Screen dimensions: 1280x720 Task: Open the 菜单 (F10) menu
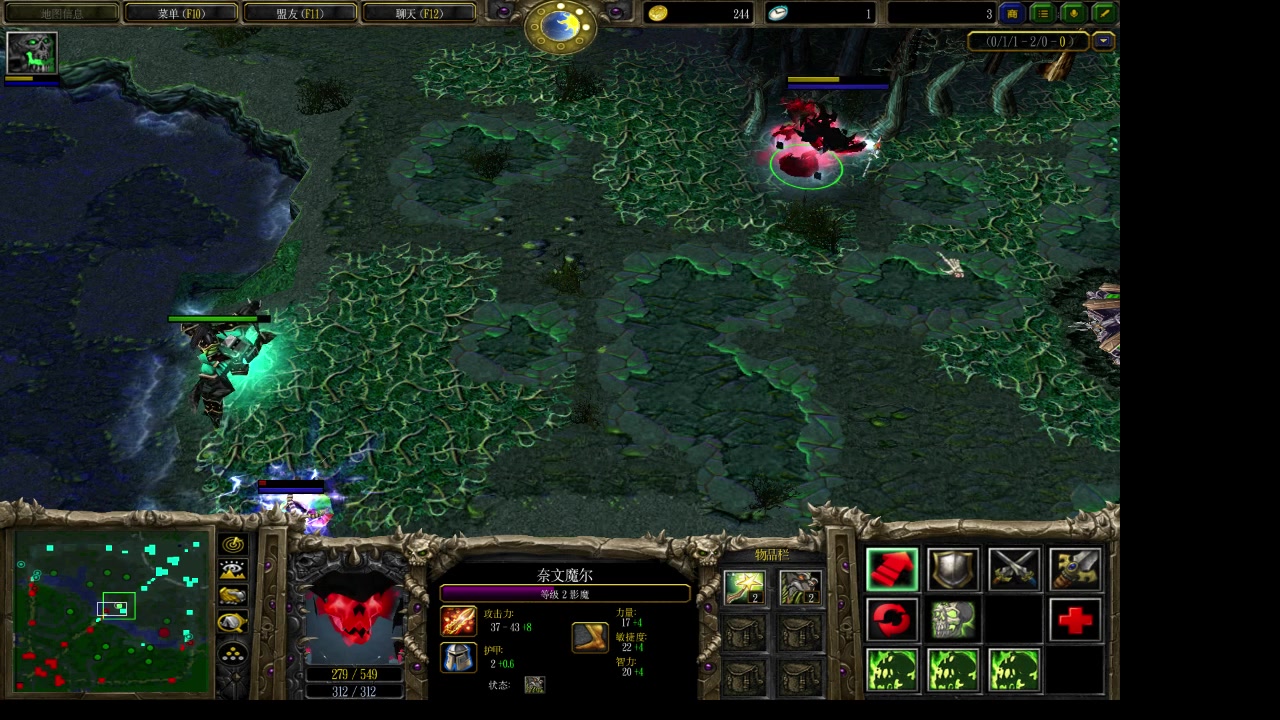(181, 14)
